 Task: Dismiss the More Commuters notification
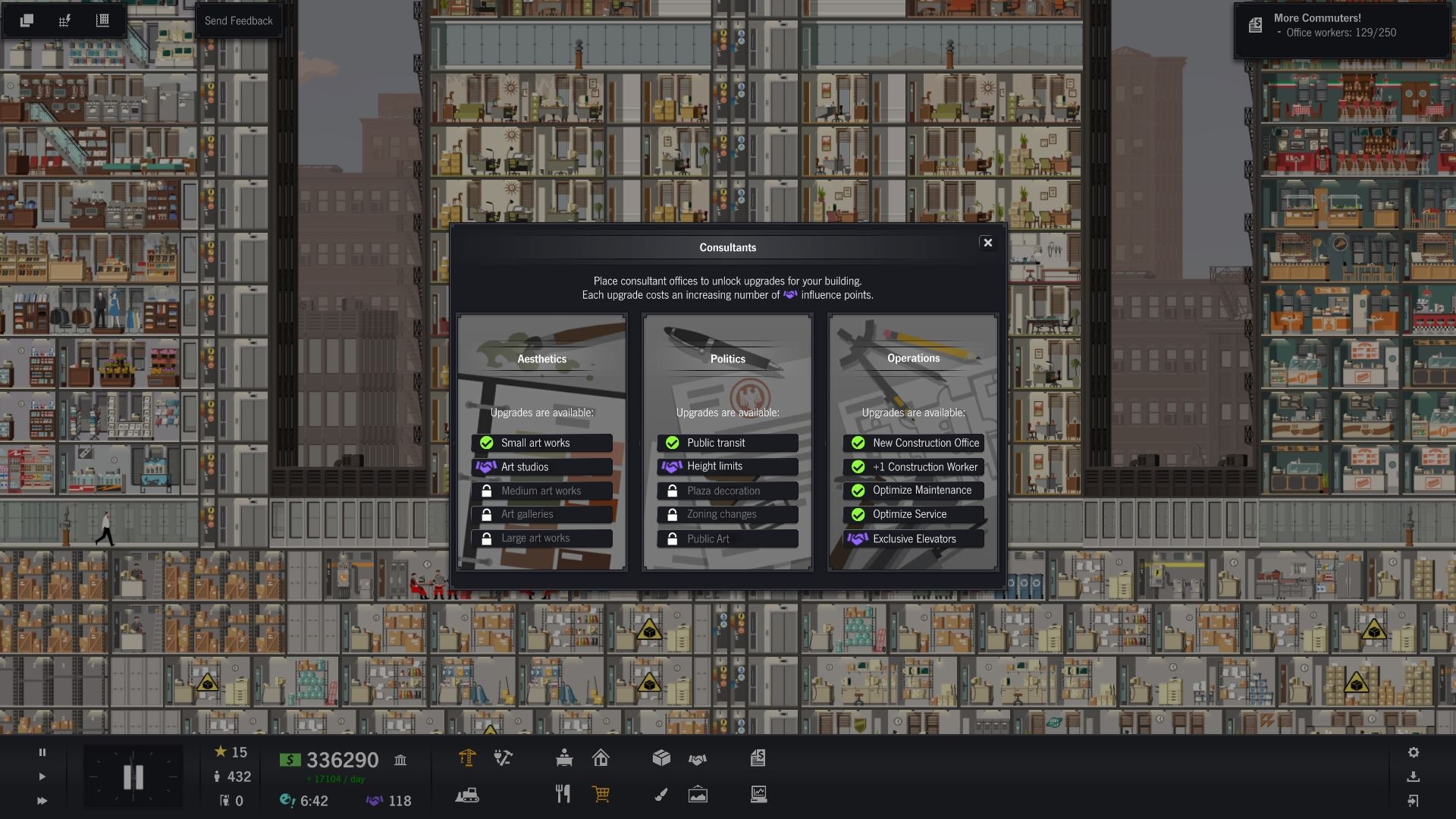coord(1342,30)
